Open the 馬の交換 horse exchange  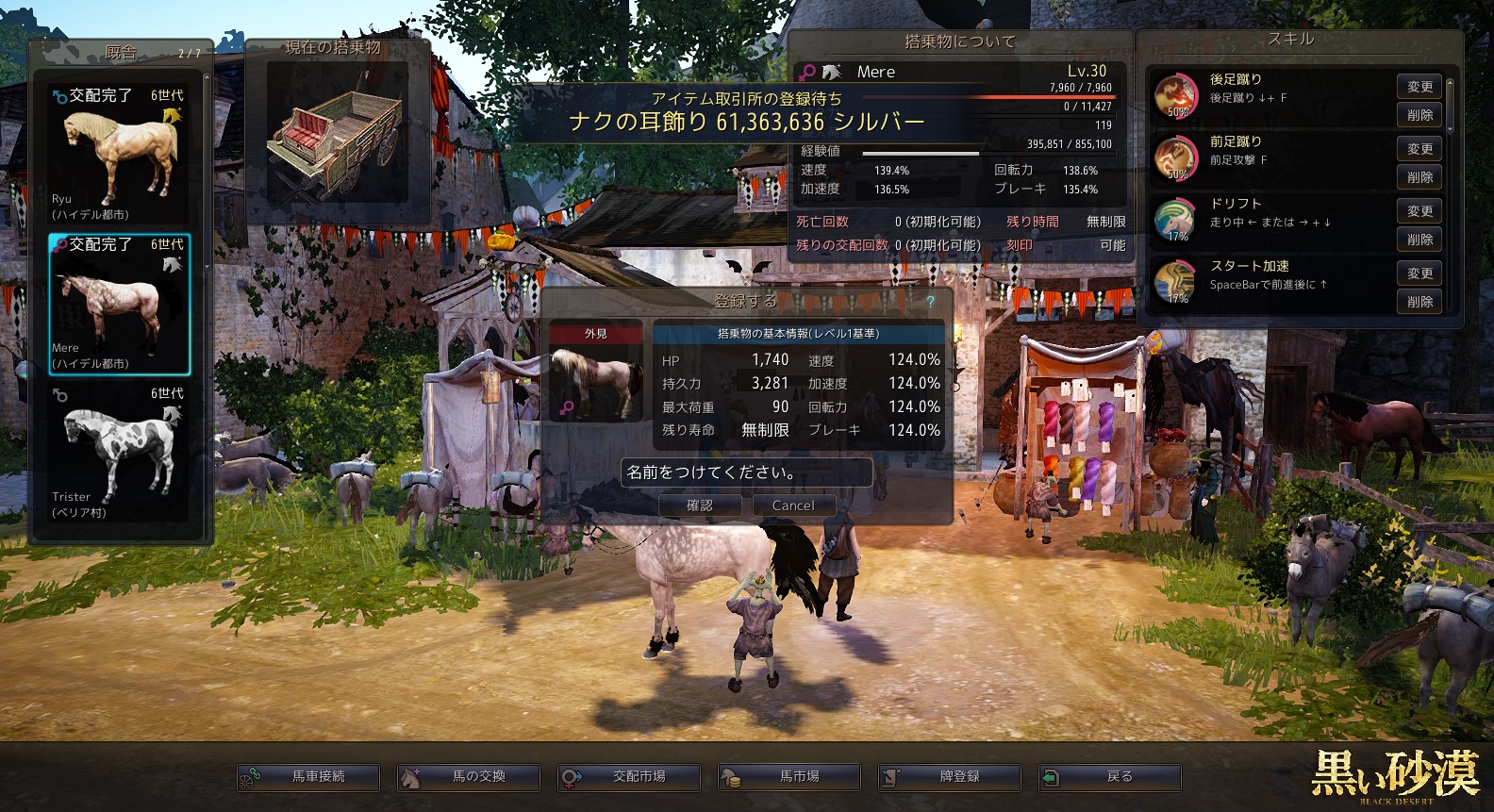coord(469,777)
